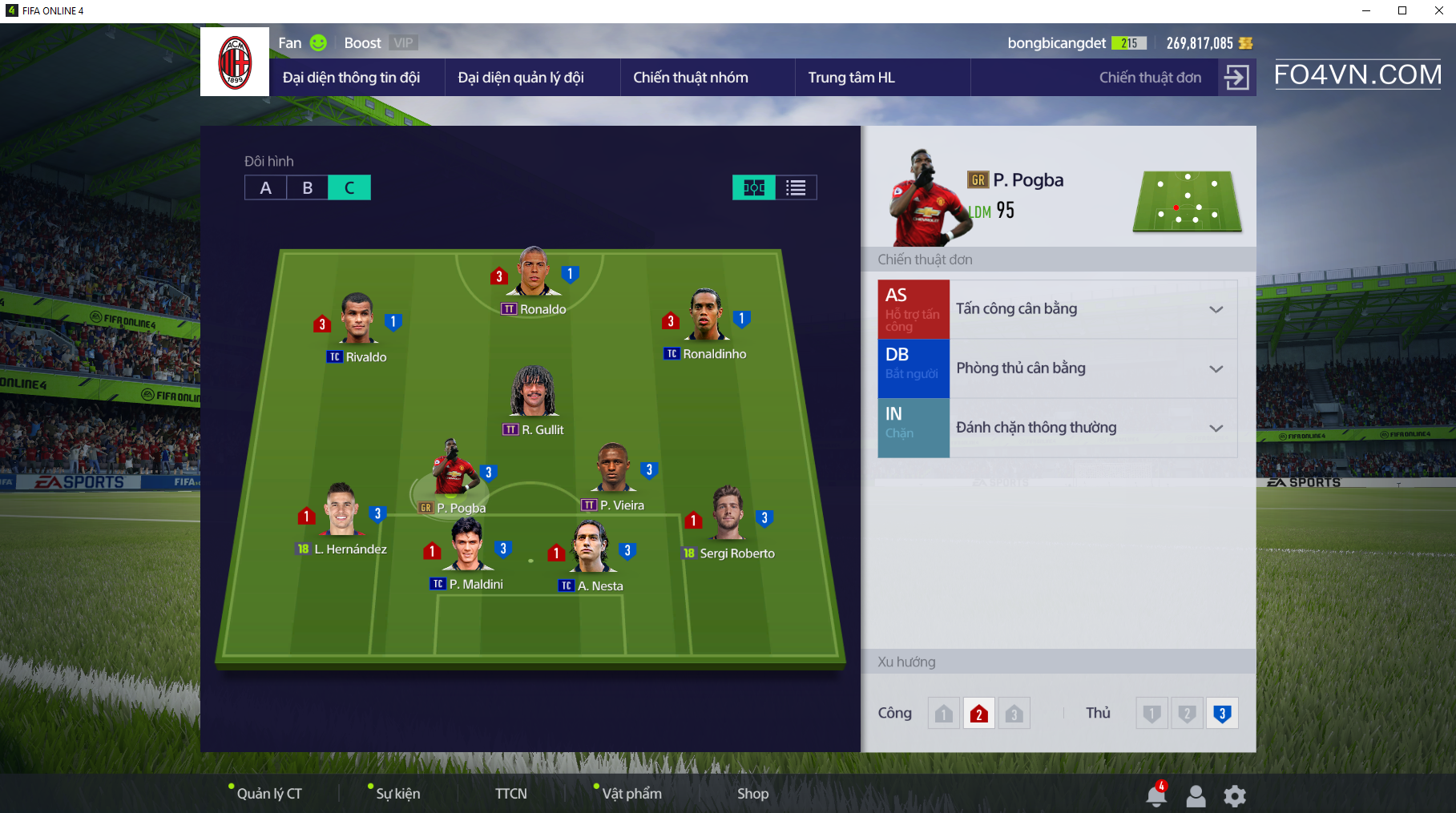Image resolution: width=1456 pixels, height=813 pixels.
Task: Go to the Trung tâm HL tab
Action: tap(851, 78)
